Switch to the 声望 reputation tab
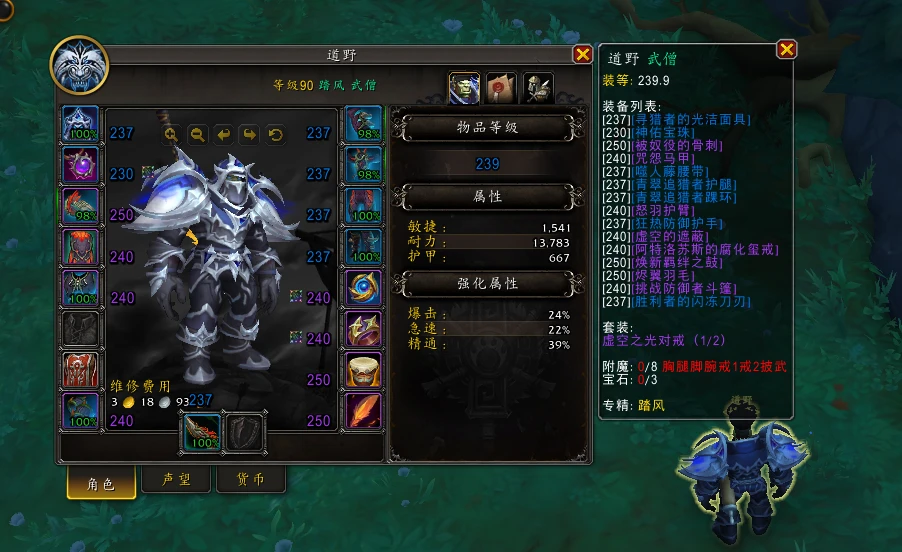 pyautogui.click(x=177, y=480)
